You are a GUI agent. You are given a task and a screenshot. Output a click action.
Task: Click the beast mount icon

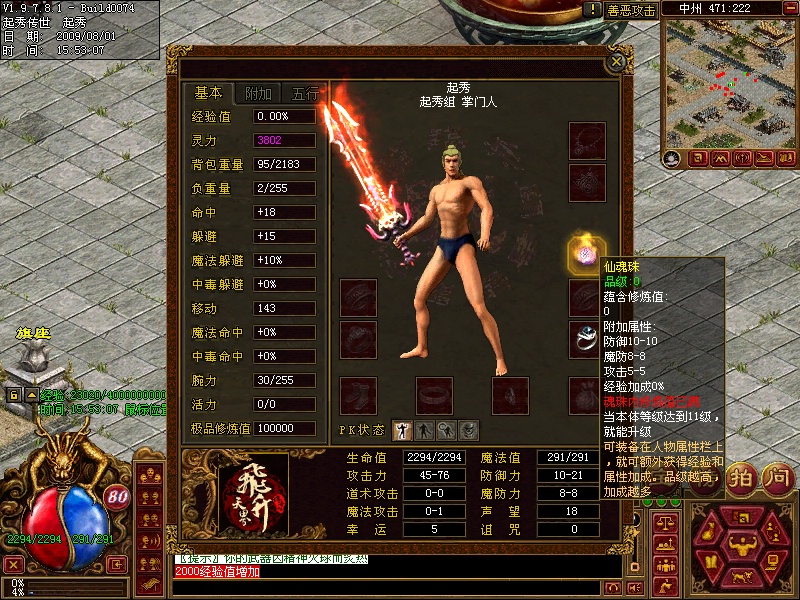(741, 578)
